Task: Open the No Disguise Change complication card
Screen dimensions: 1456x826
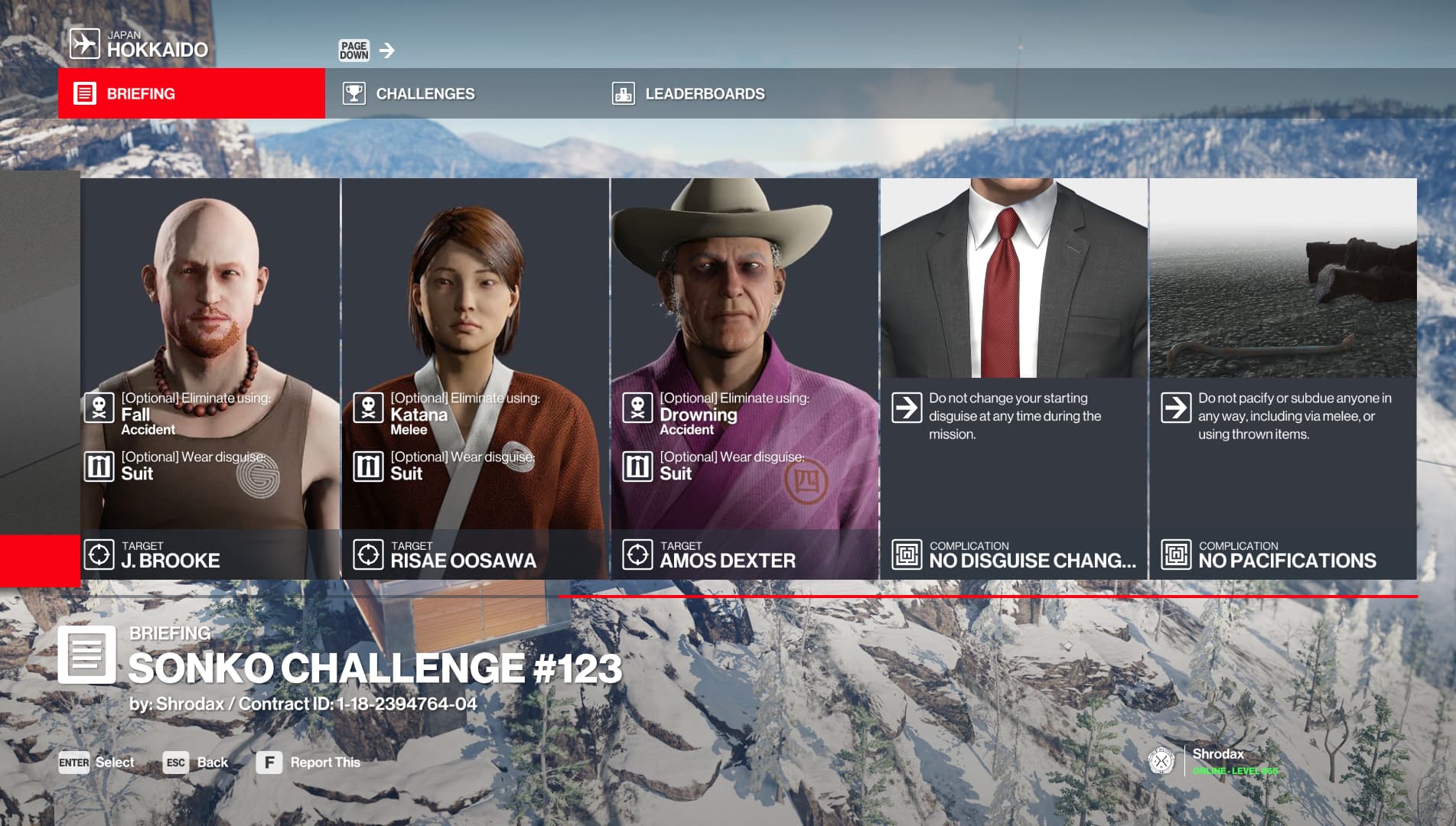Action: click(x=1014, y=378)
